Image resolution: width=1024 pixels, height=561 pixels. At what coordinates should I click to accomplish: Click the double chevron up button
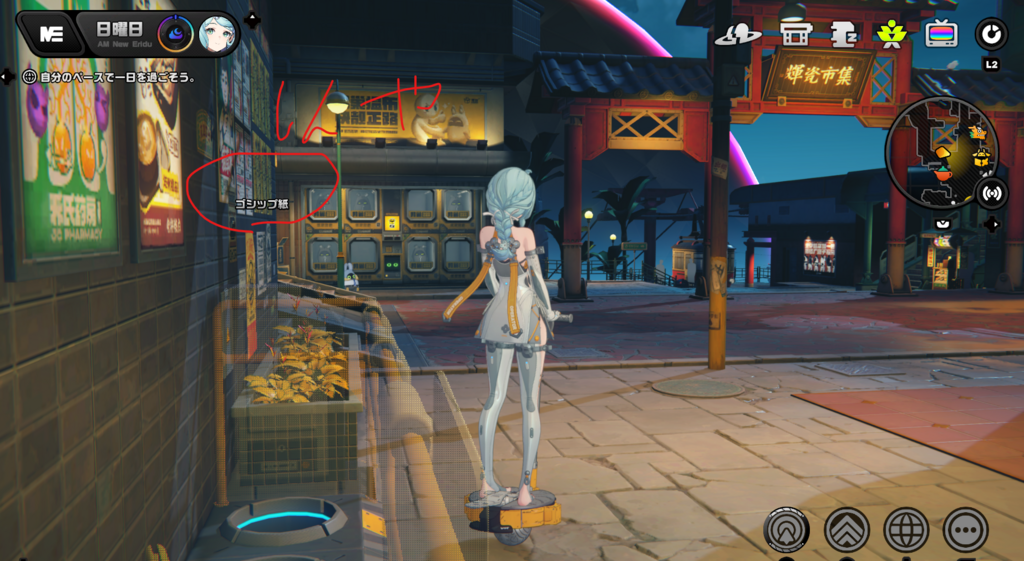pyautogui.click(x=846, y=529)
